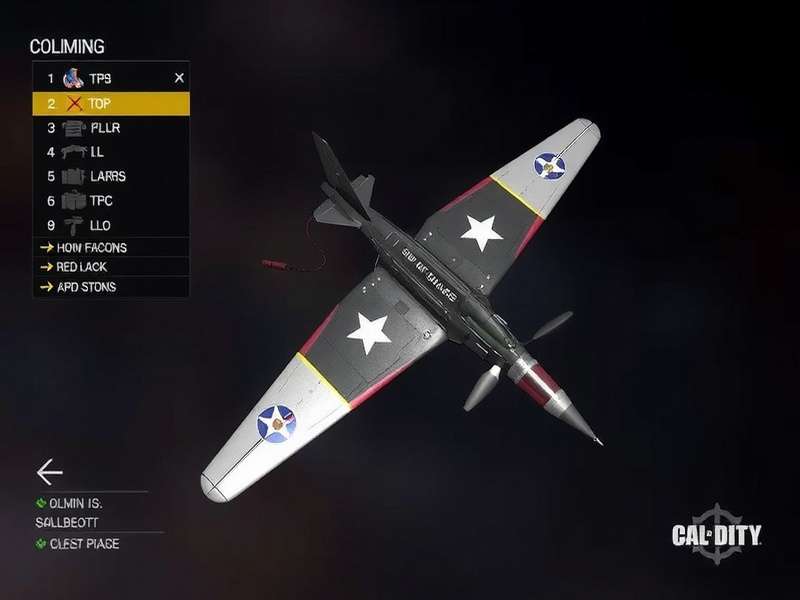Select the LARRS entry
This screenshot has width=800, height=600.
click(105, 176)
